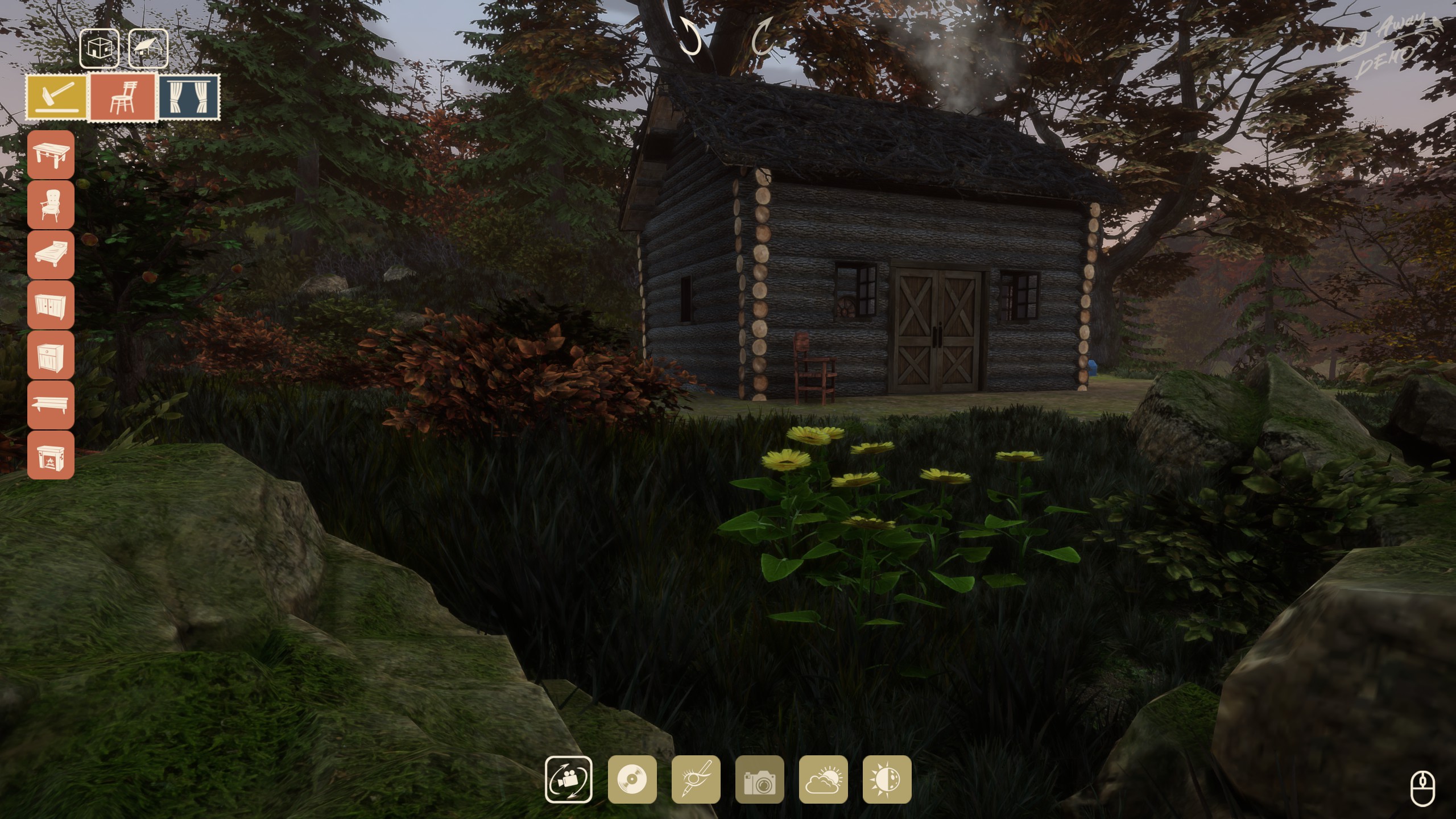Viewport: 1456px width, 819px height.
Task: Click the undo arrow
Action: tap(690, 36)
